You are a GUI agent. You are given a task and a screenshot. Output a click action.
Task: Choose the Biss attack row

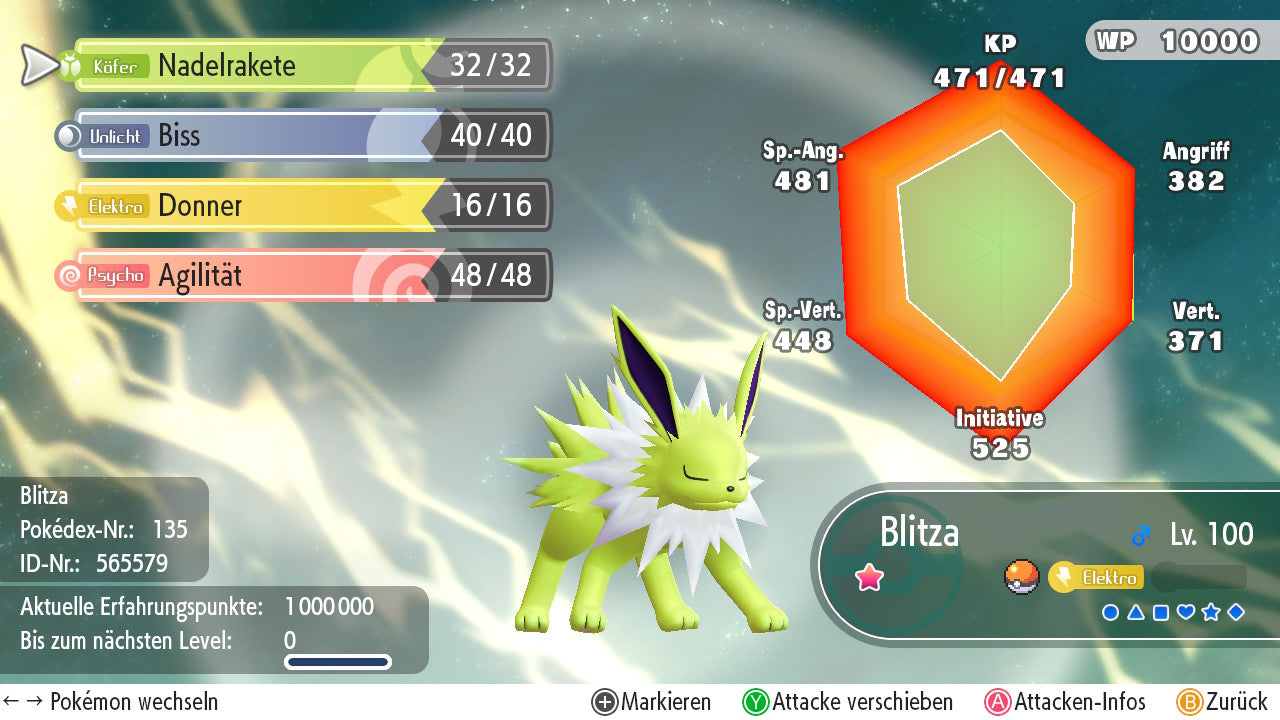coord(300,136)
